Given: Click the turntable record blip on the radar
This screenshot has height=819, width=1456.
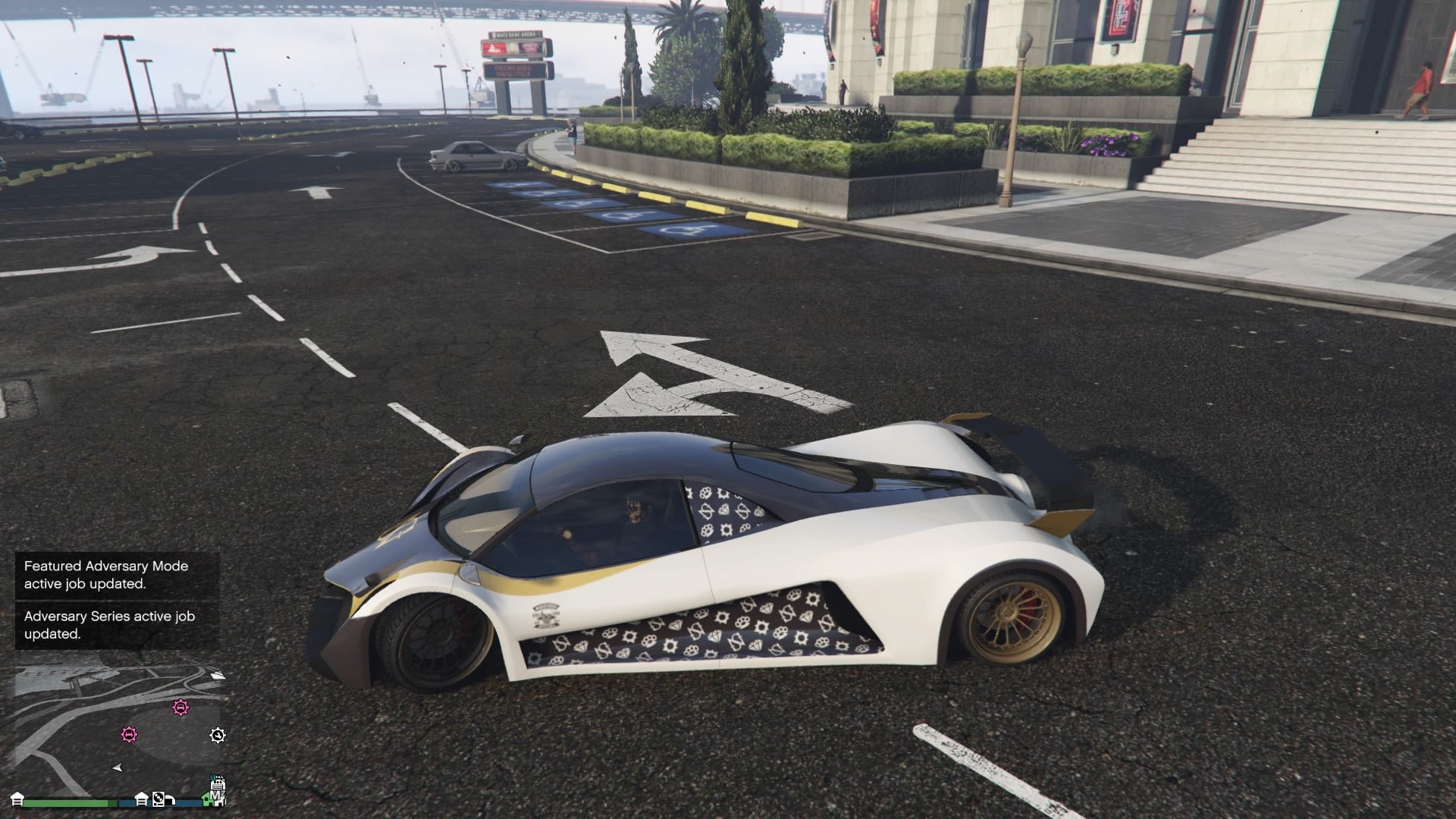Looking at the screenshot, I should coord(158,799).
